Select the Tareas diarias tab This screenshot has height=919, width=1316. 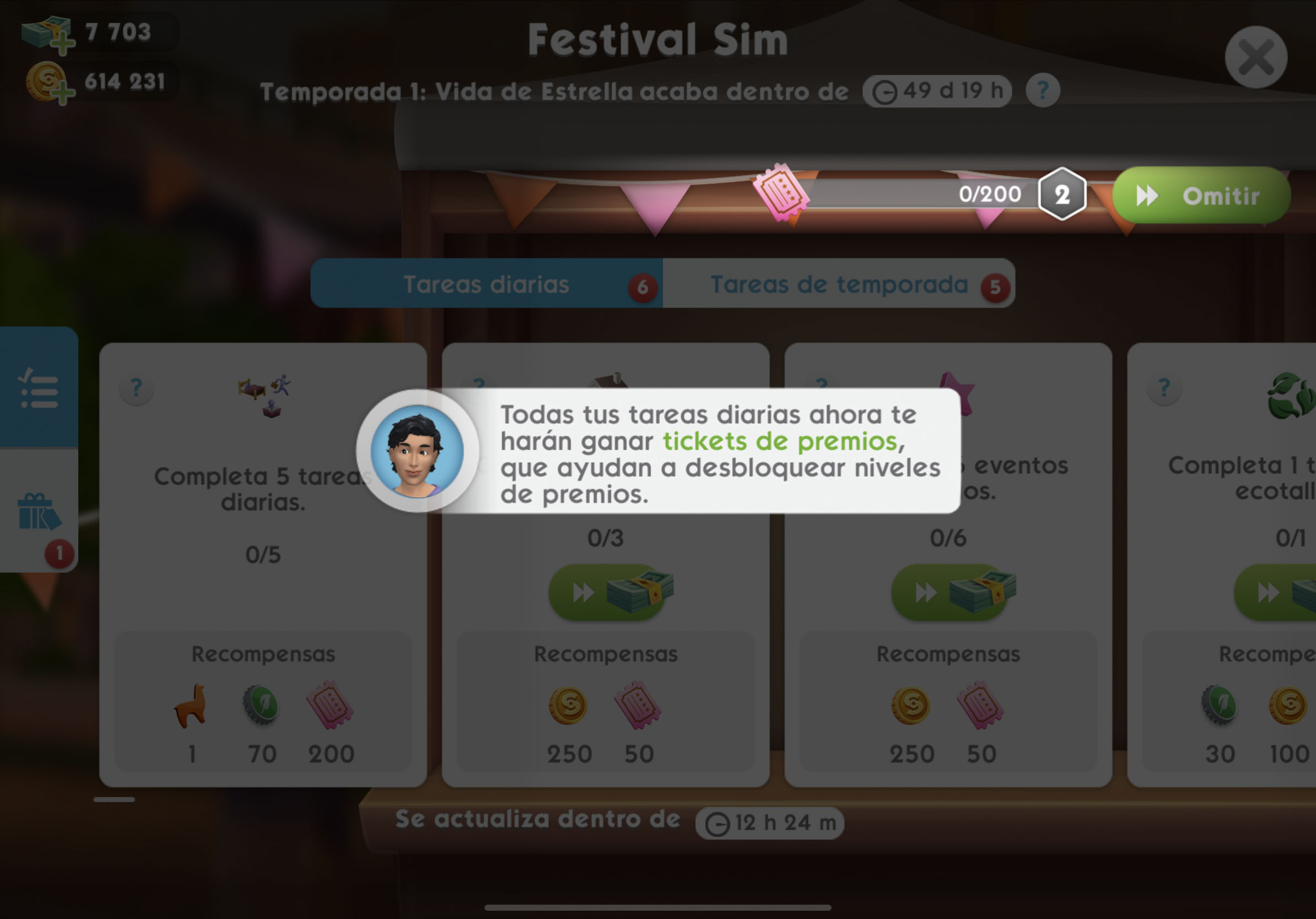click(x=486, y=284)
